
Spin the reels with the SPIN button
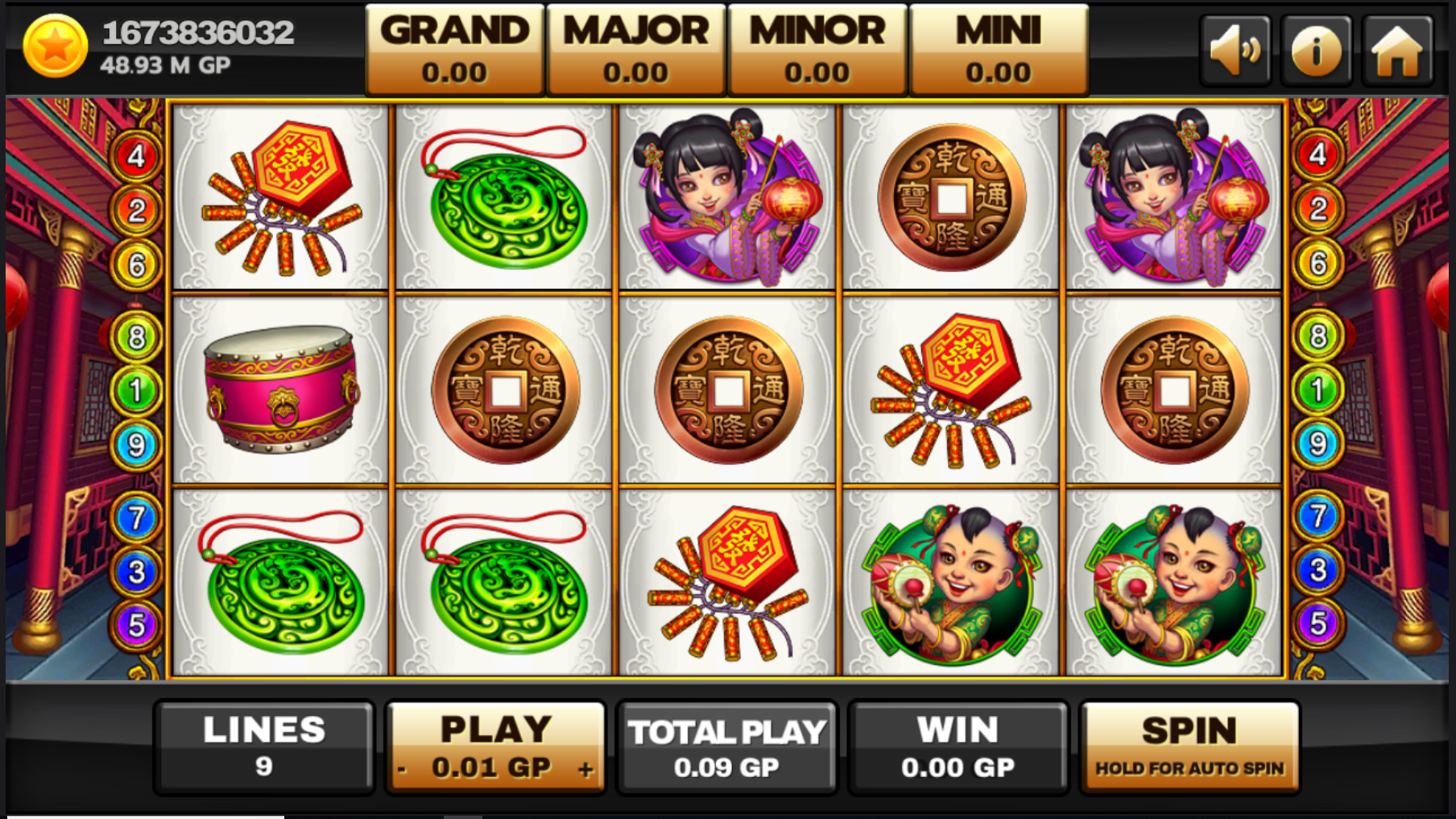1189,747
